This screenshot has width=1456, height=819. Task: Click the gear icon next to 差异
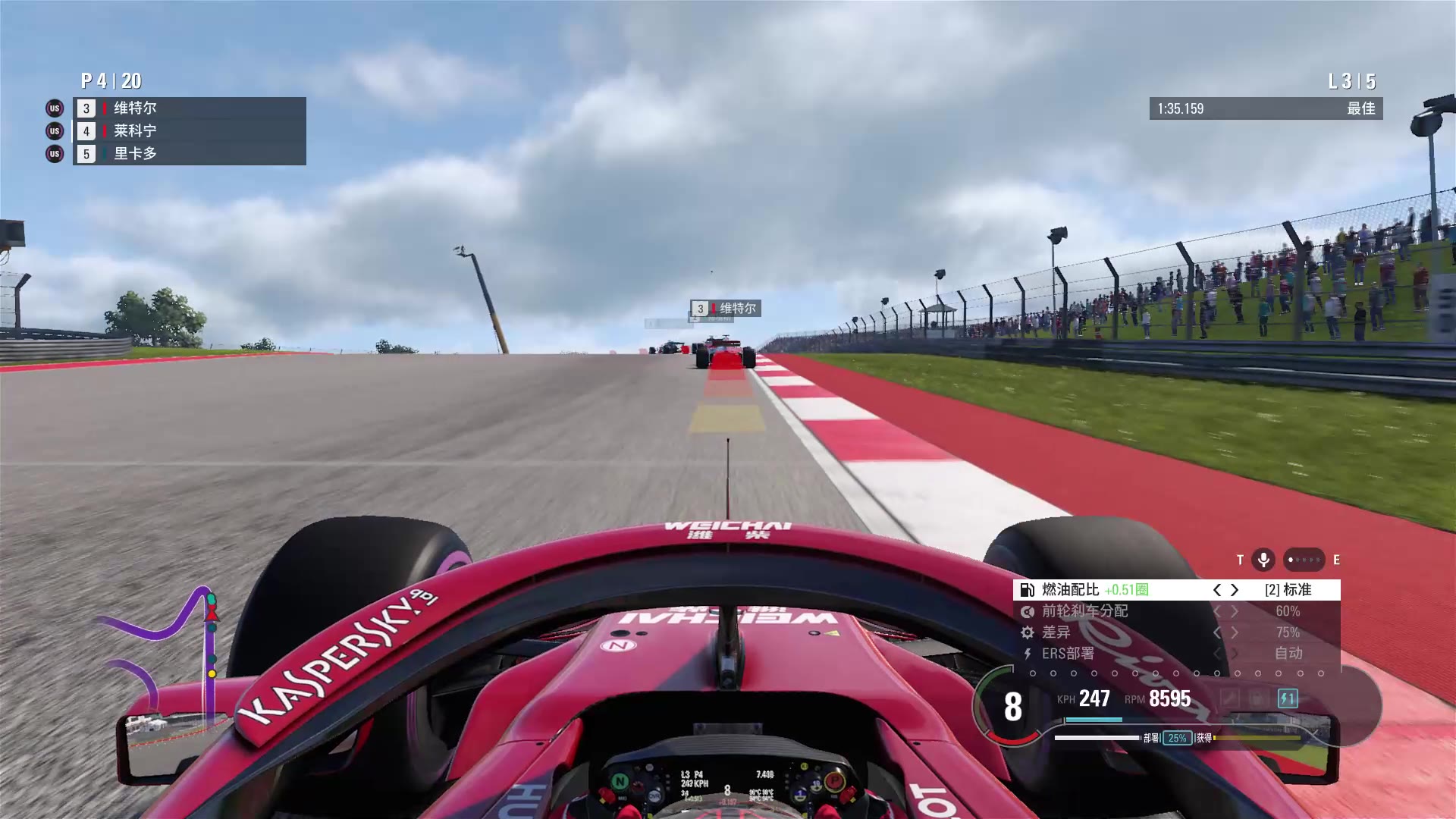point(1028,633)
